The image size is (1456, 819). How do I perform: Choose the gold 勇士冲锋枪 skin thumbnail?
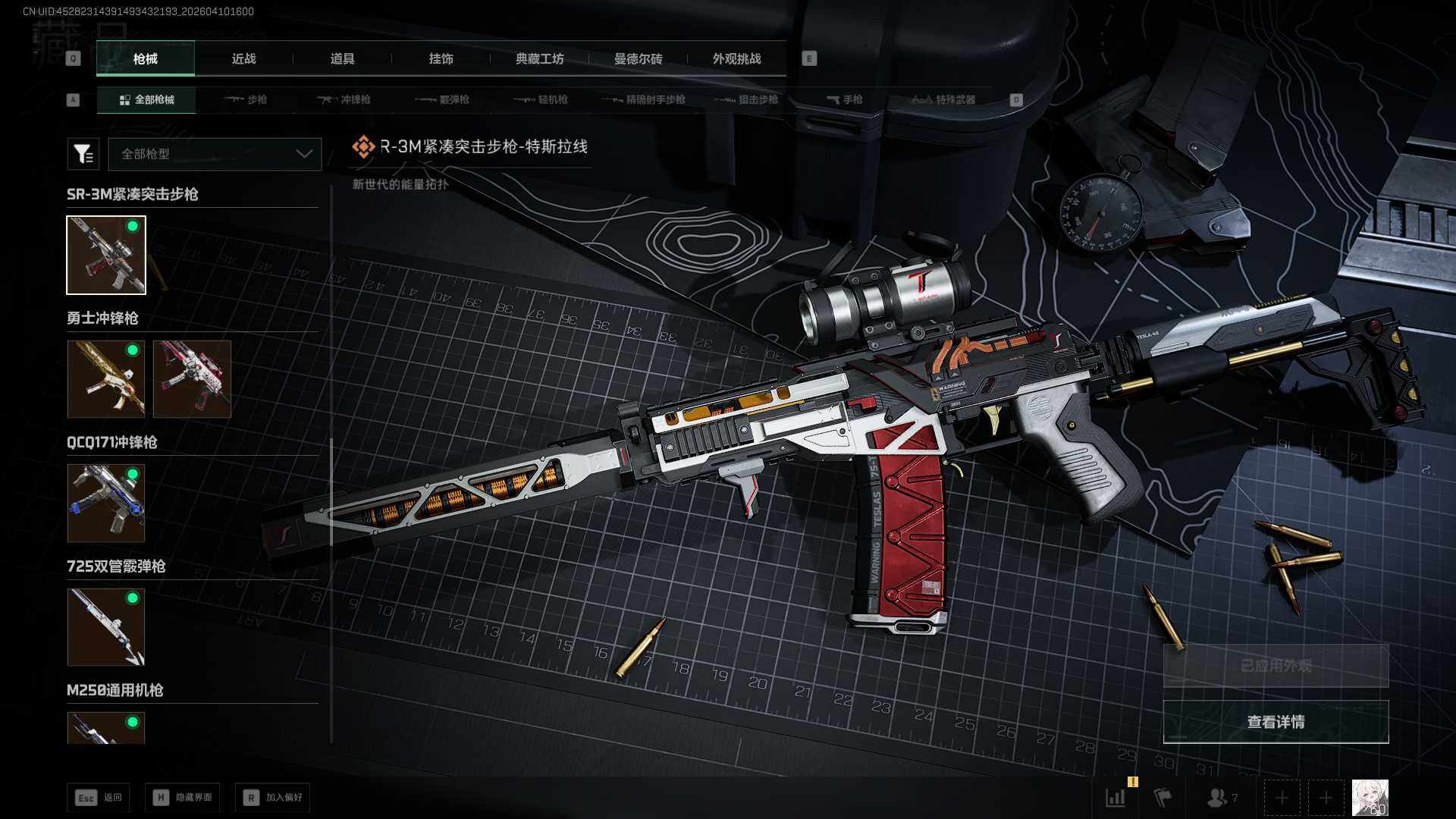[x=106, y=378]
